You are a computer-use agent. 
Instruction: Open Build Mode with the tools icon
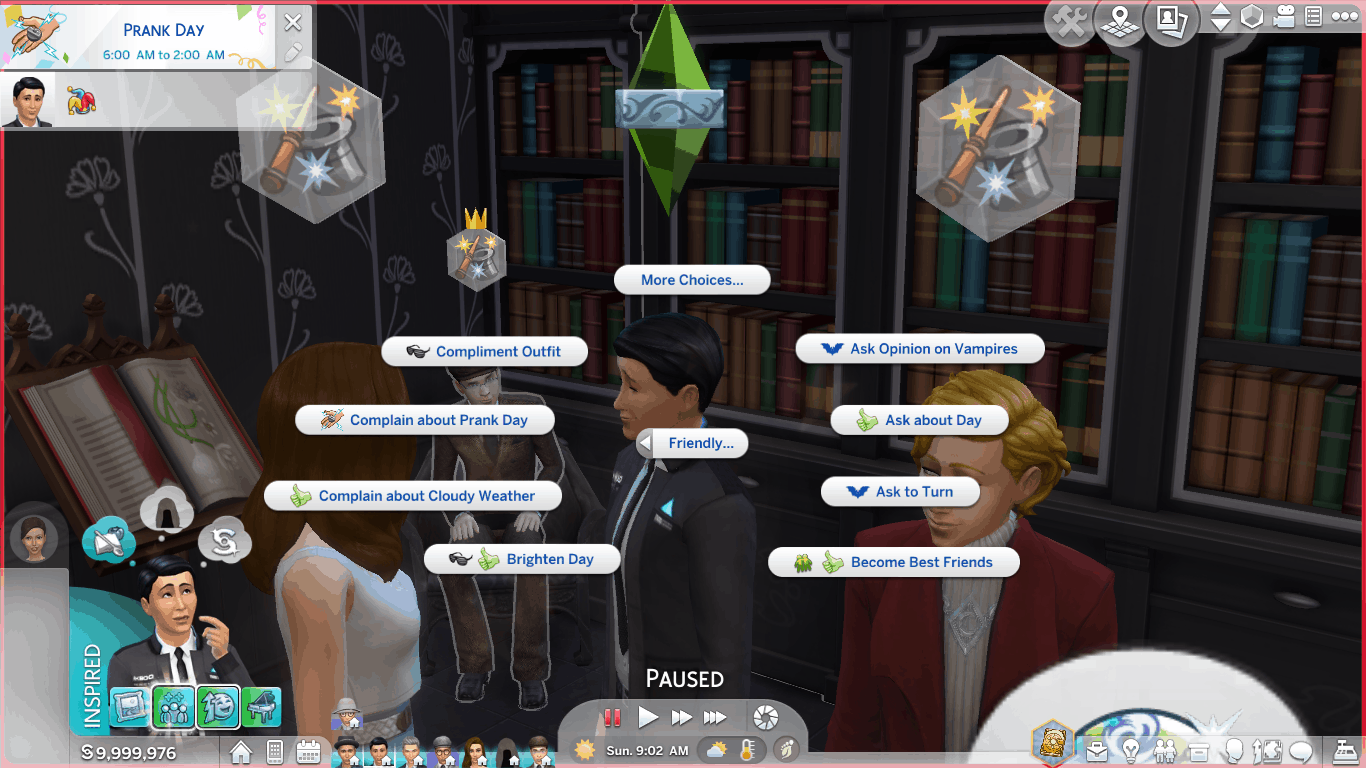(x=1070, y=22)
